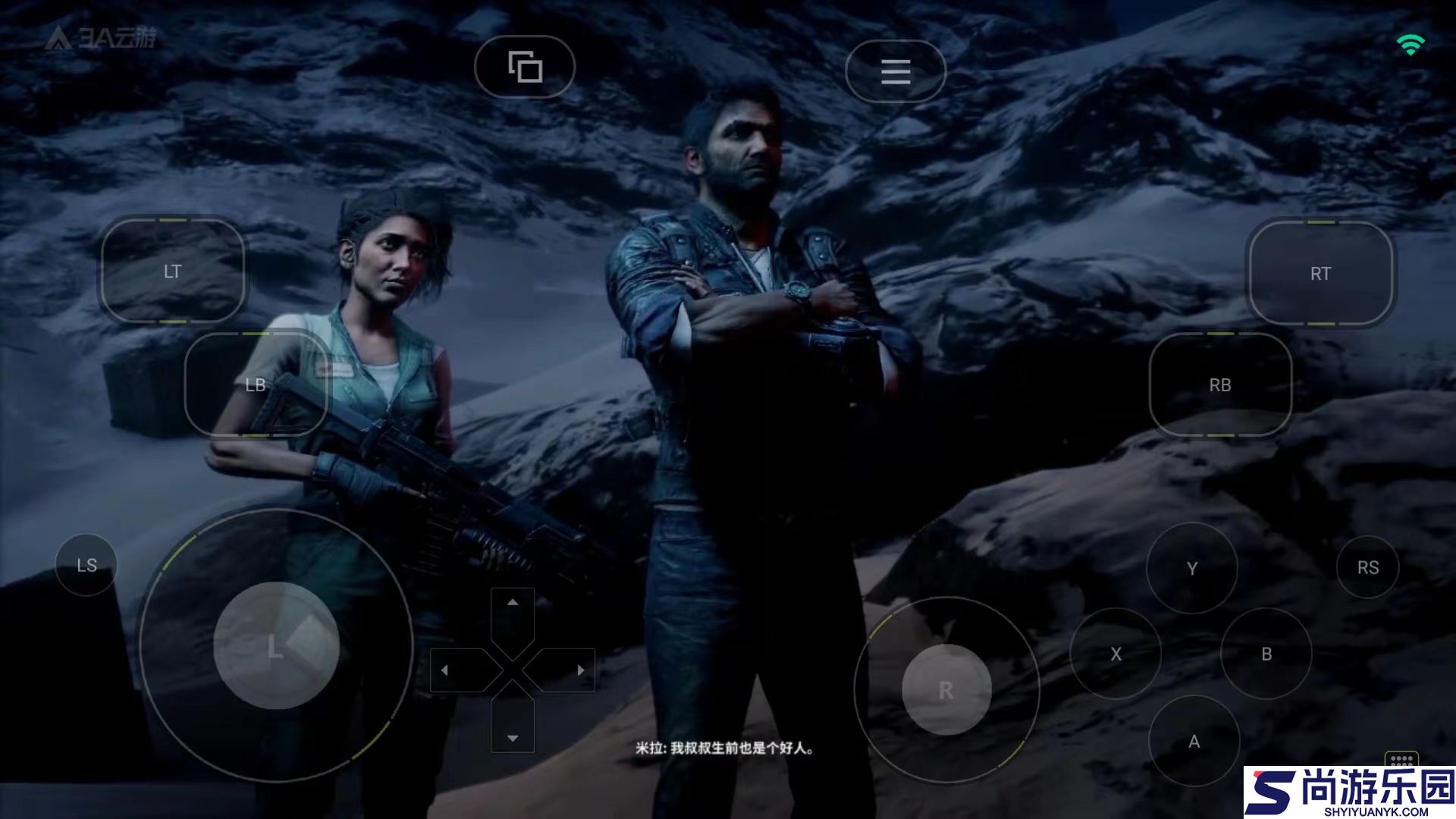Click the RS stick button
1456x819 pixels.
pyautogui.click(x=1368, y=567)
